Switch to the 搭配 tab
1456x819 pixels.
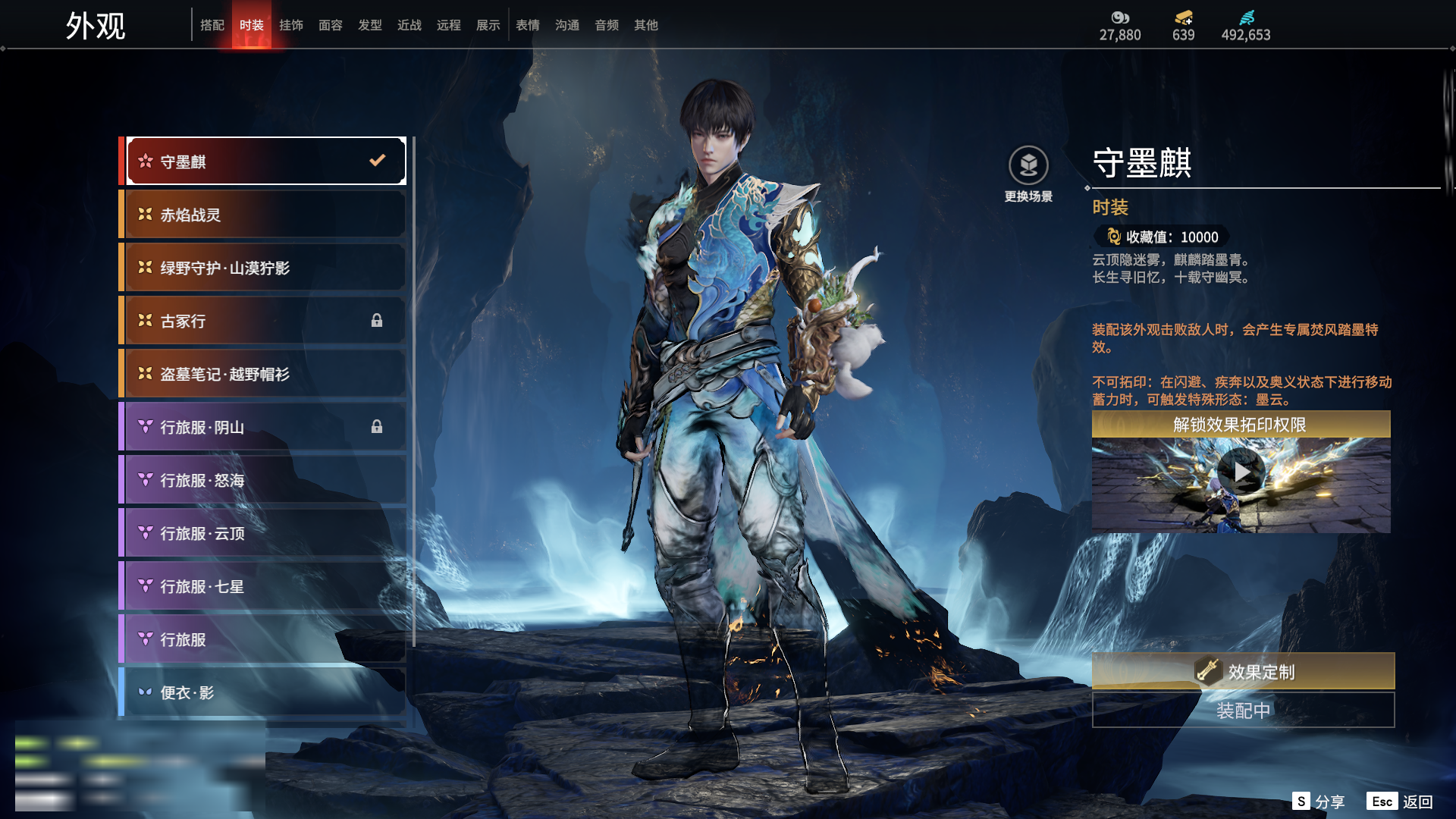[x=212, y=25]
